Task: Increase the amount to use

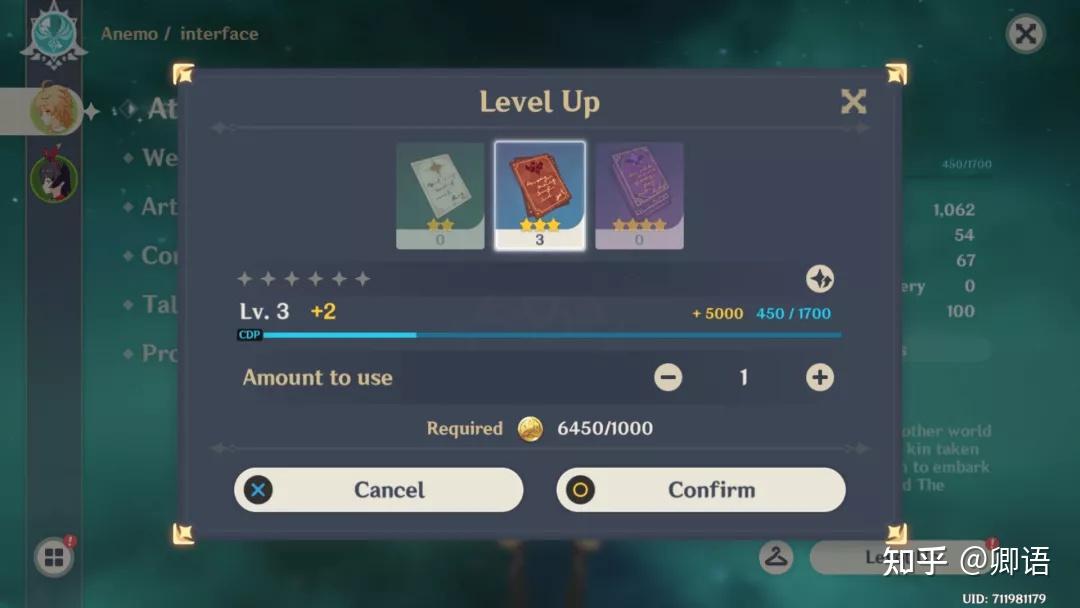Action: [x=820, y=377]
